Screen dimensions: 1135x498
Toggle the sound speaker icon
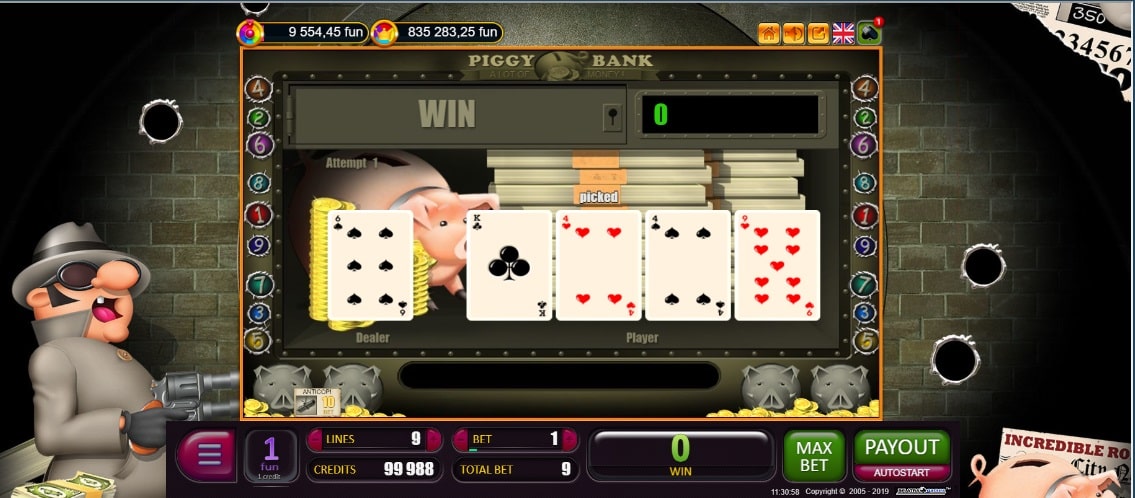pyautogui.click(x=794, y=33)
